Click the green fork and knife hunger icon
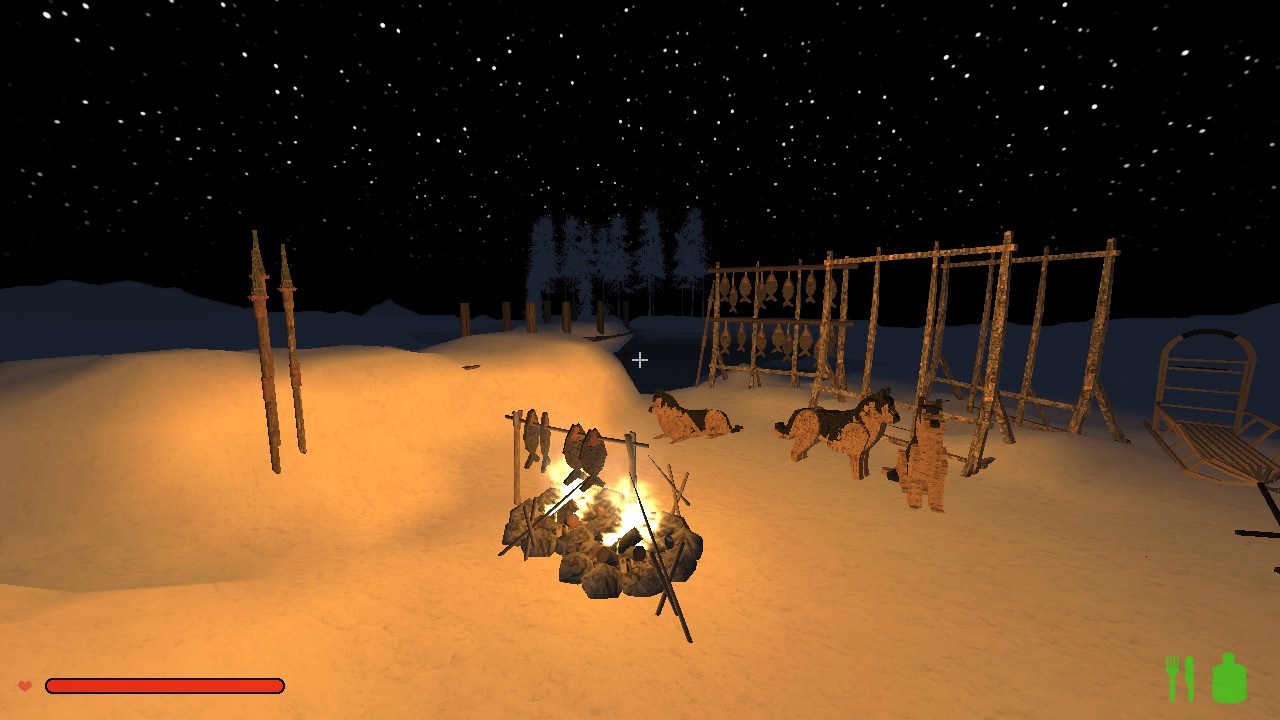Image resolution: width=1280 pixels, height=720 pixels. pos(1180,679)
